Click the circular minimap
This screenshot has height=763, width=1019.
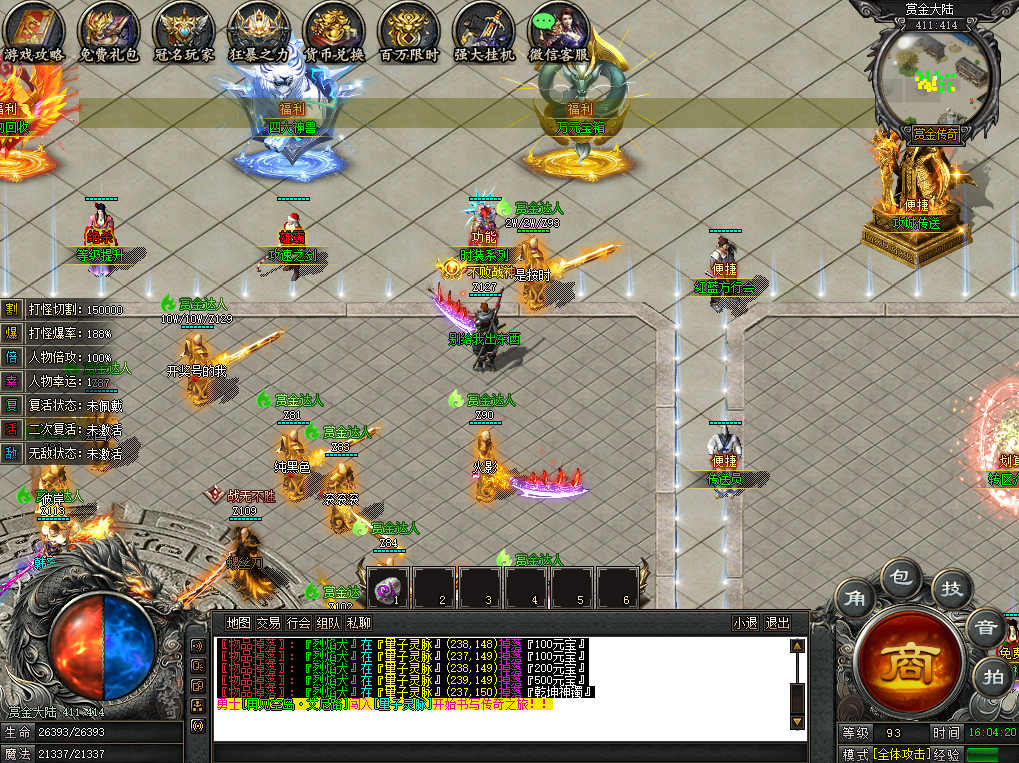click(x=934, y=72)
